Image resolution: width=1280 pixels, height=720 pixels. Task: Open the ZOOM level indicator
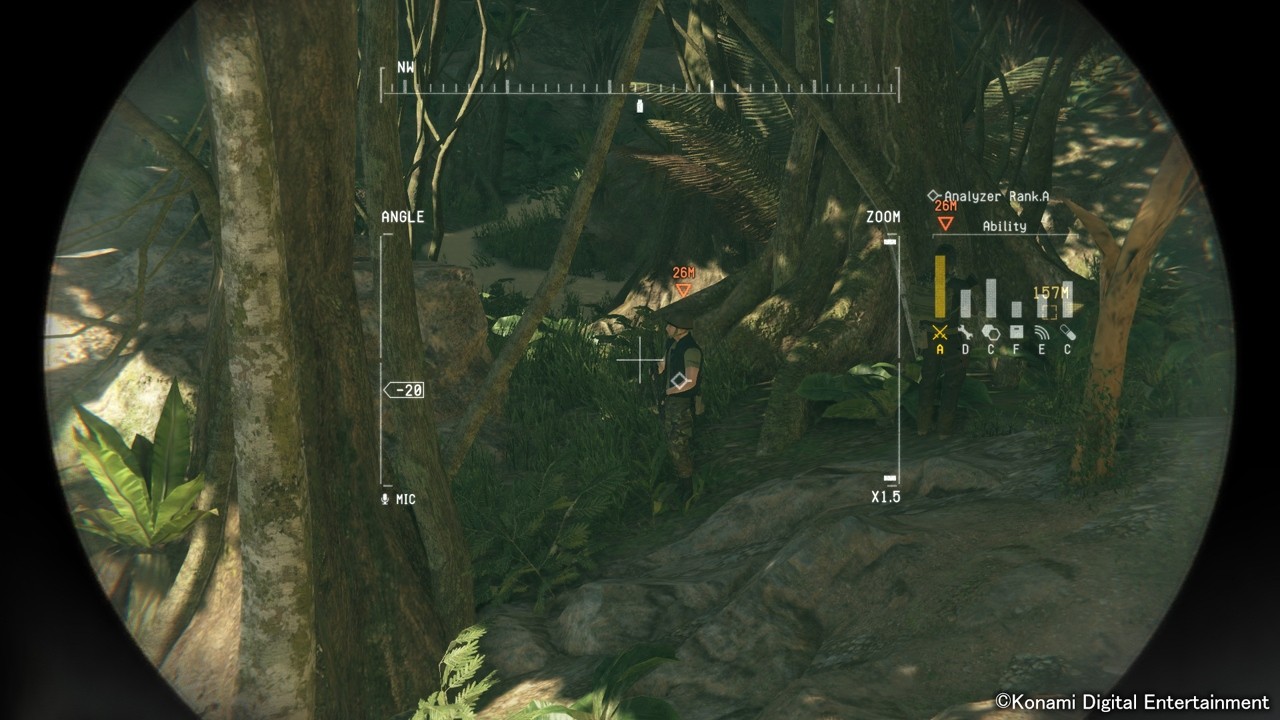[882, 214]
